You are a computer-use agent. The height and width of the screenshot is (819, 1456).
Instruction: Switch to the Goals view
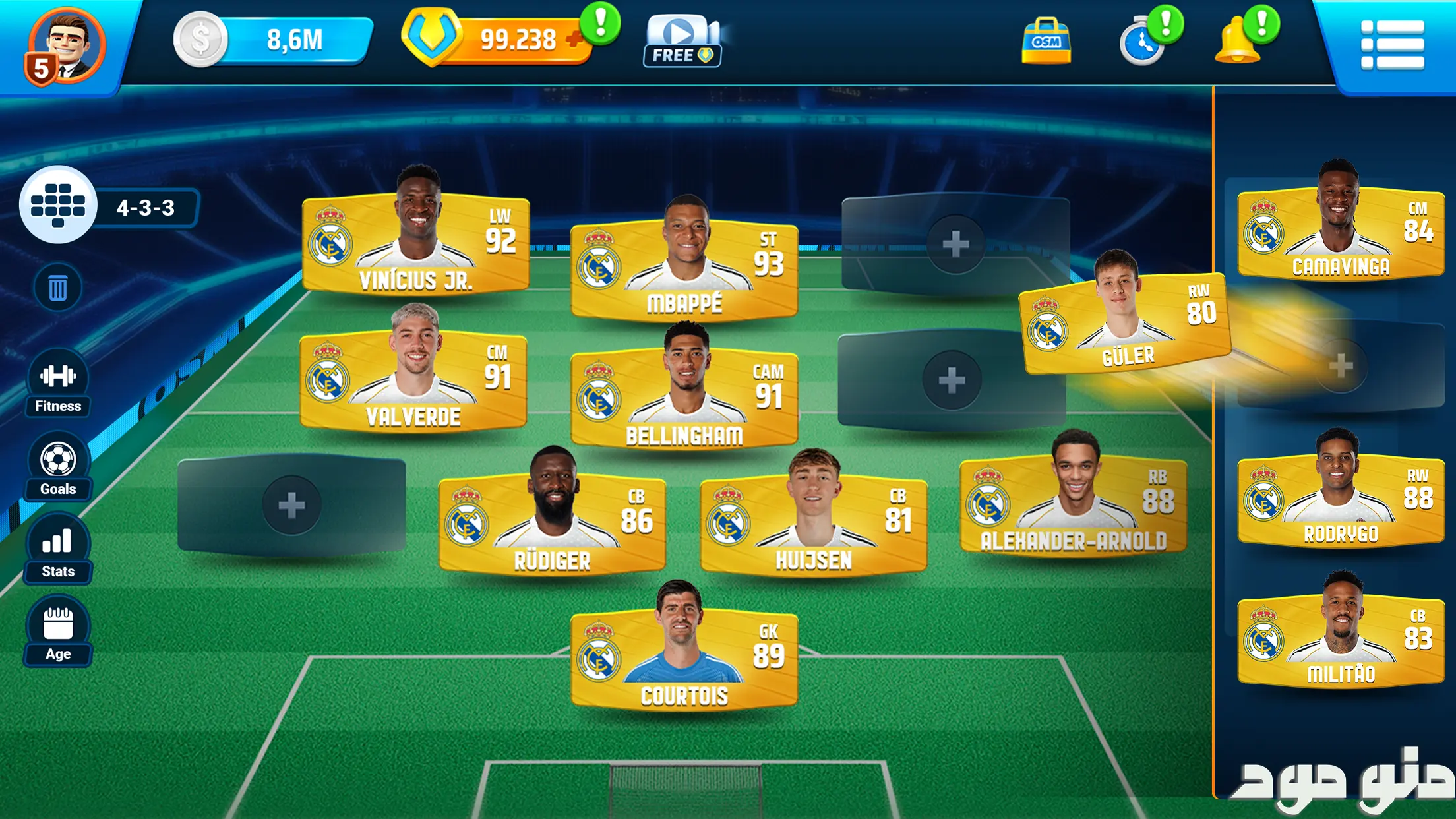tap(58, 467)
